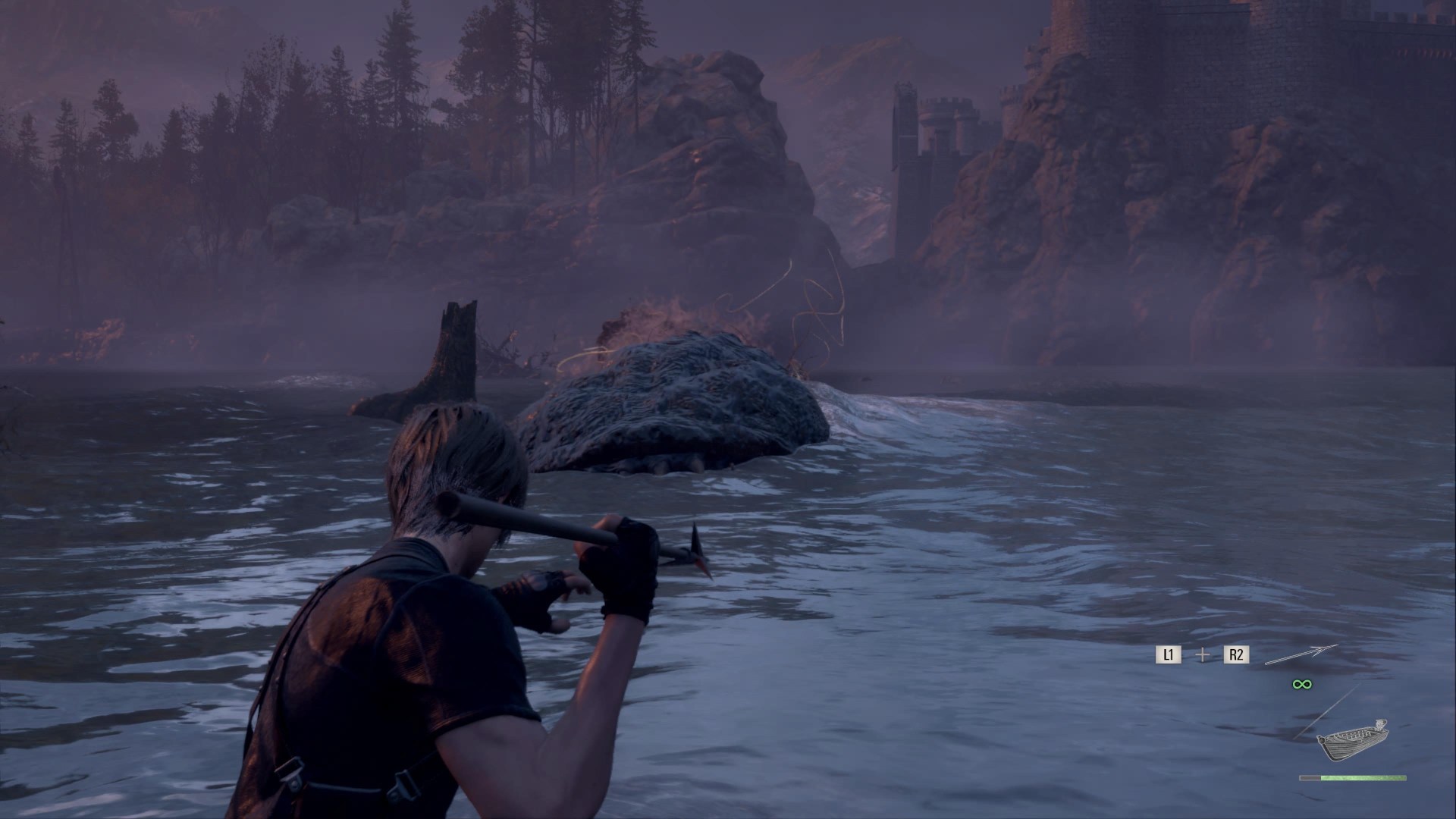Click the green infinity ammo symbol
Screen dimensions: 1456x819
[1302, 684]
